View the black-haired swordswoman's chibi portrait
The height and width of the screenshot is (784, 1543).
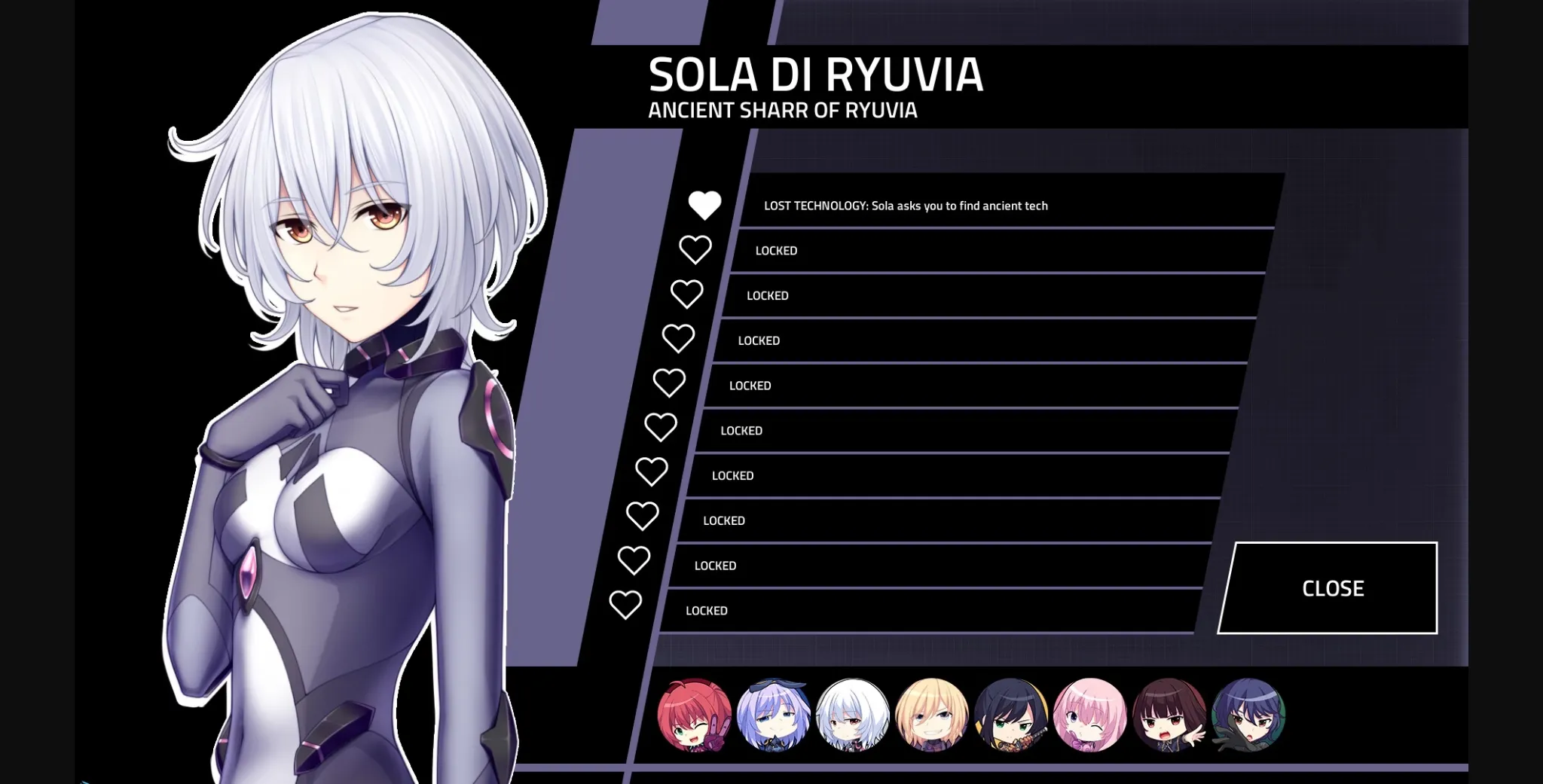1010,717
